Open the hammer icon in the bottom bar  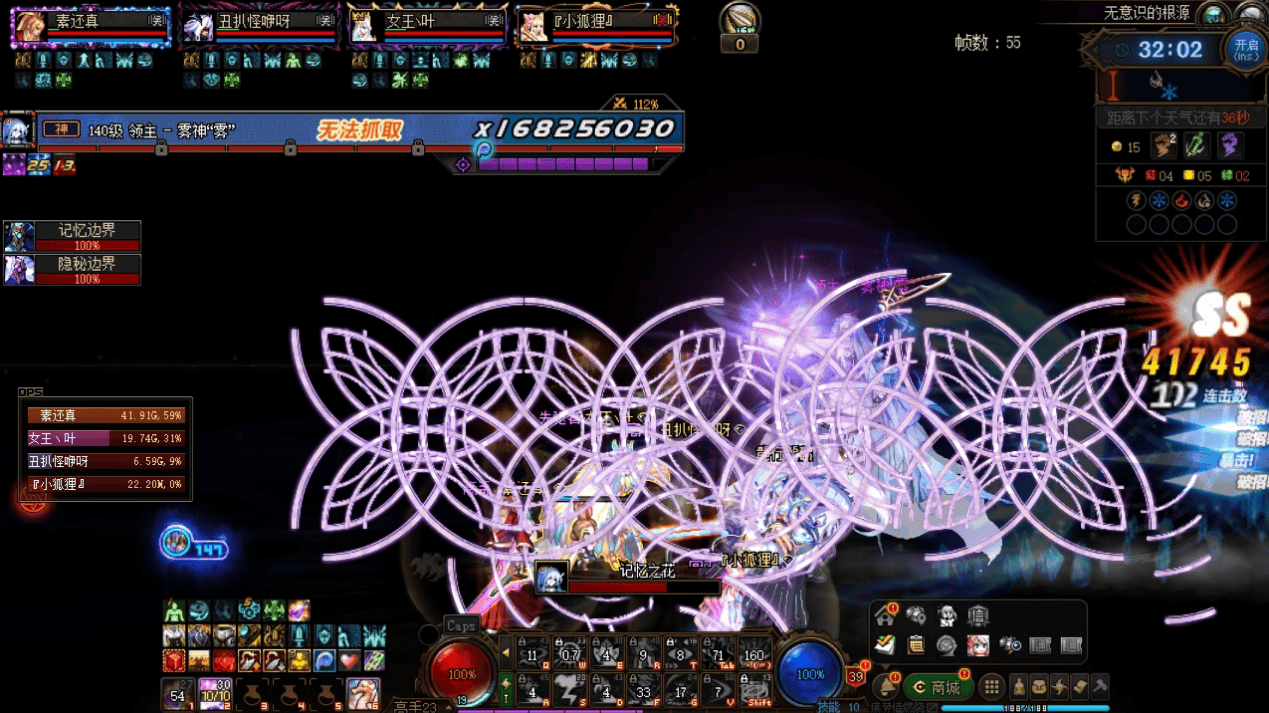pyautogui.click(x=1100, y=687)
